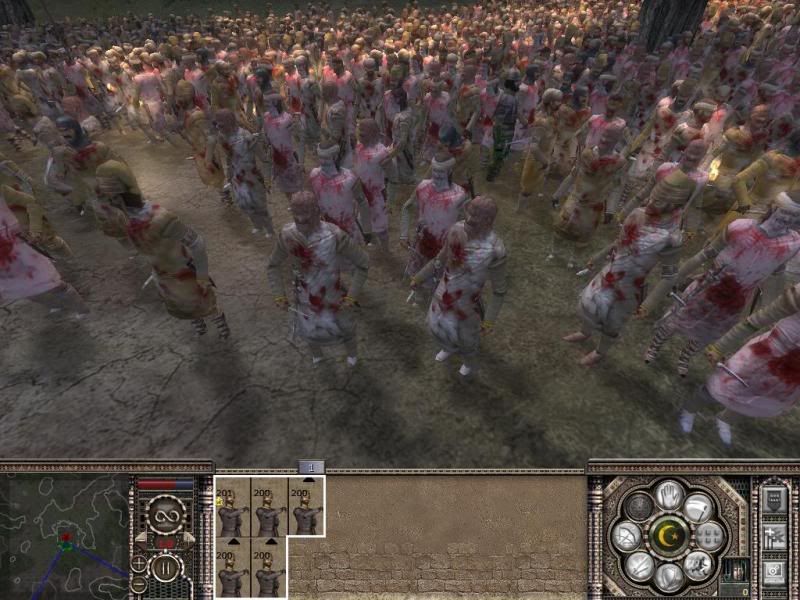800x600 pixels.
Task: Click the bottom side panel button
Action: tap(774, 572)
